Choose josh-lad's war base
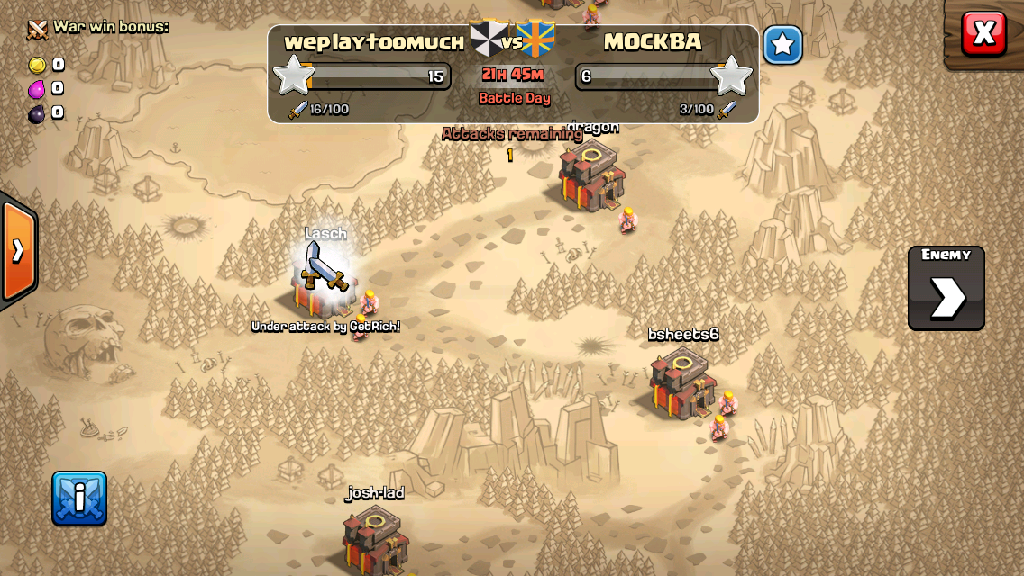Viewport: 1024px width, 576px height. [375, 538]
